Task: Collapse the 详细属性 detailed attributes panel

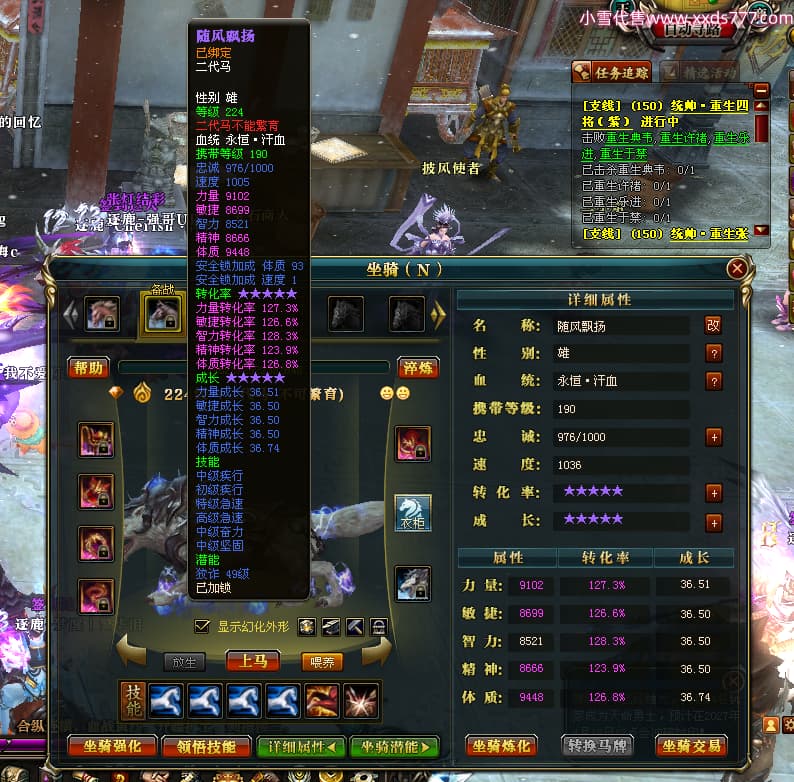Action: [x=301, y=746]
